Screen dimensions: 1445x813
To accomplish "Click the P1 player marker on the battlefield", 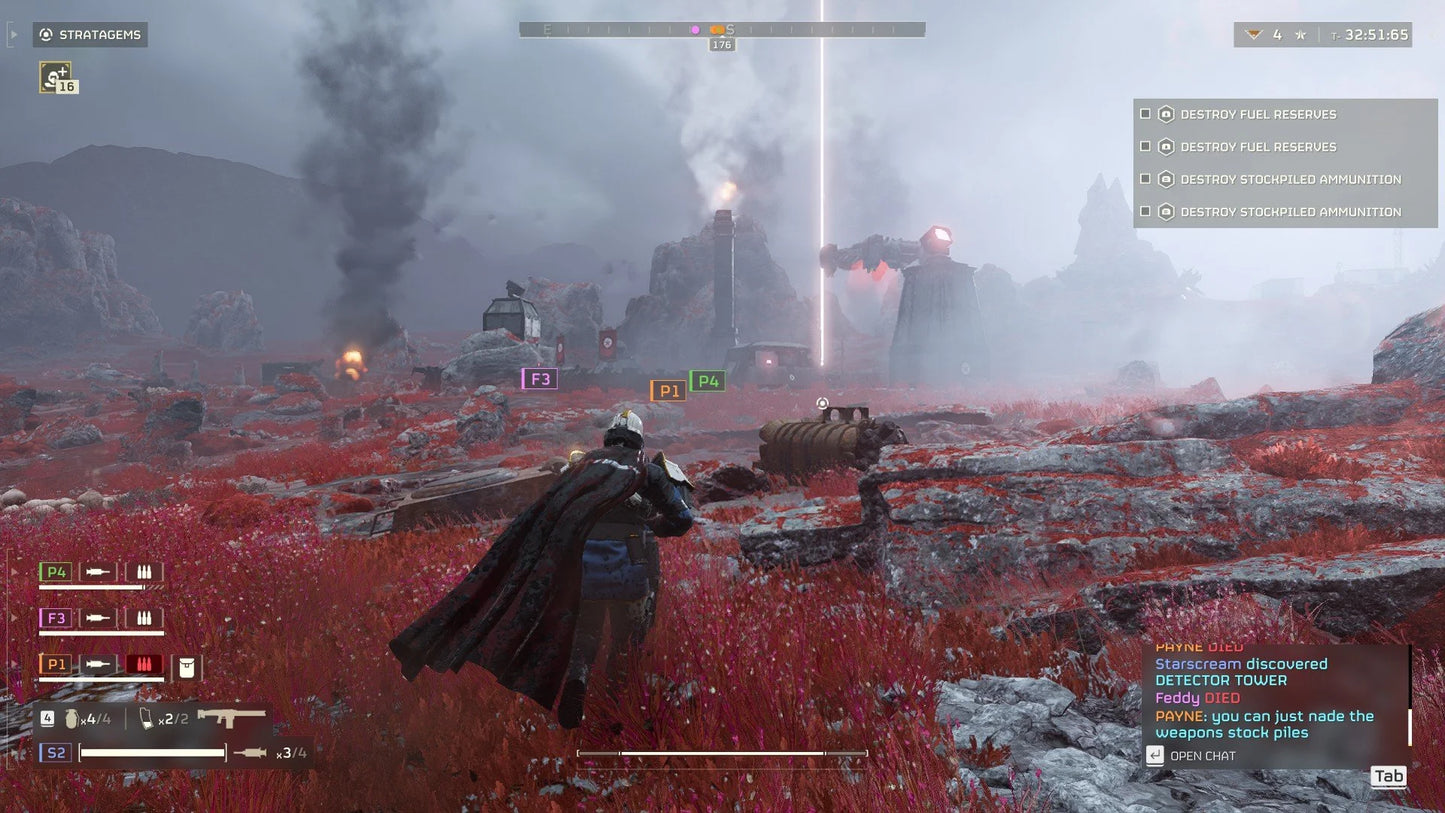I will pos(668,390).
